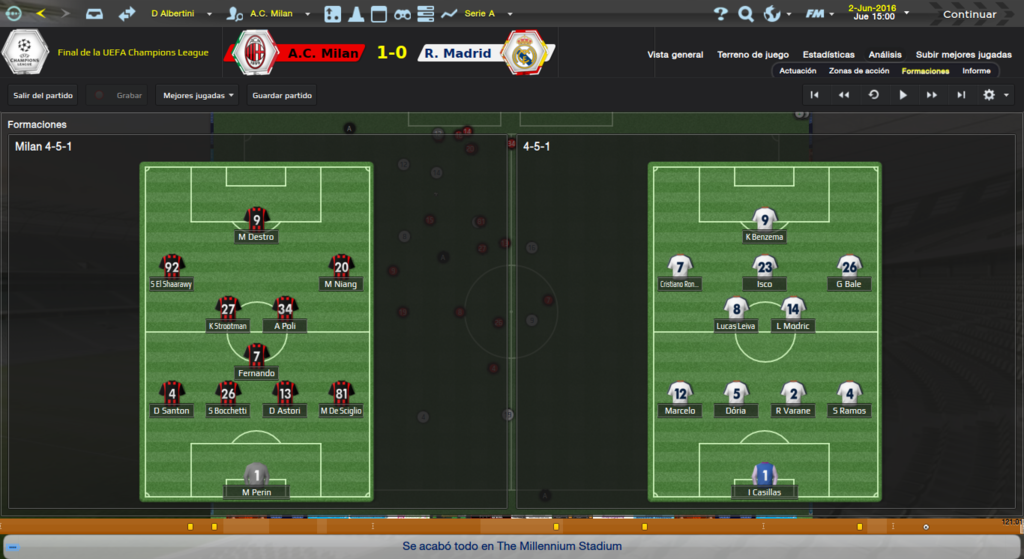Play the match replay
This screenshot has width=1024, height=559.
pyautogui.click(x=903, y=95)
